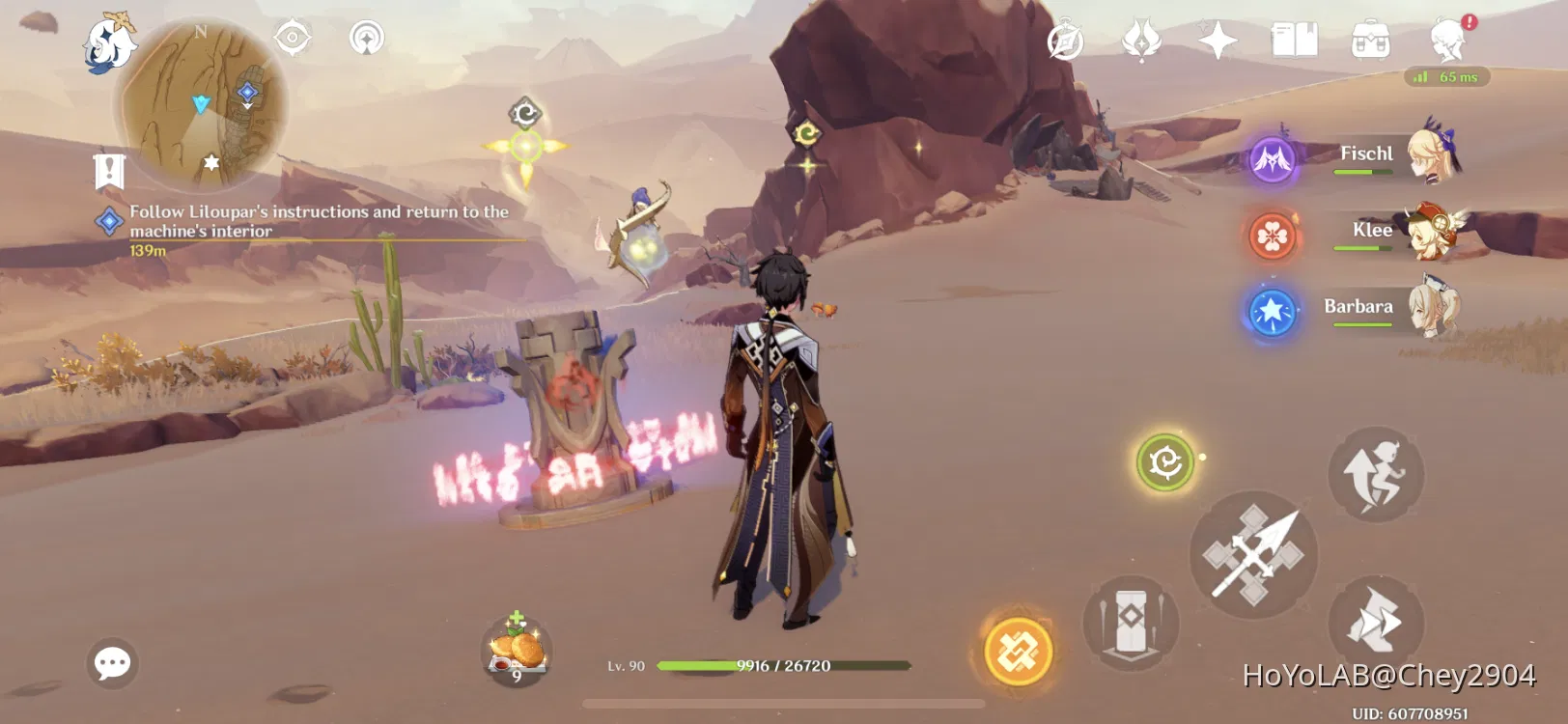This screenshot has width=1568, height=724.
Task: Open the Inventory bag icon
Action: [x=1372, y=39]
